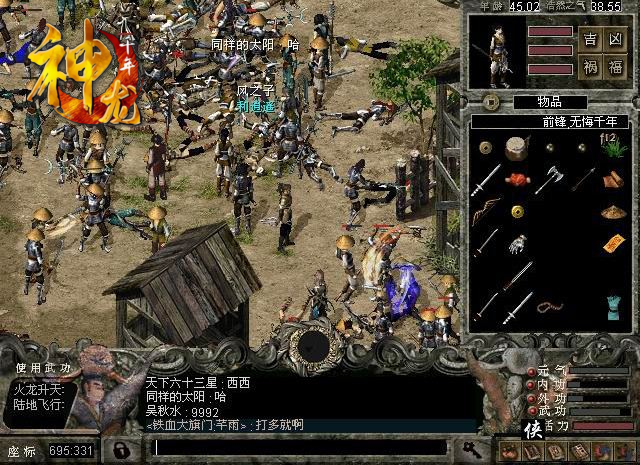
Task: Click the red orb next to 武功
Action: pyautogui.click(x=530, y=410)
